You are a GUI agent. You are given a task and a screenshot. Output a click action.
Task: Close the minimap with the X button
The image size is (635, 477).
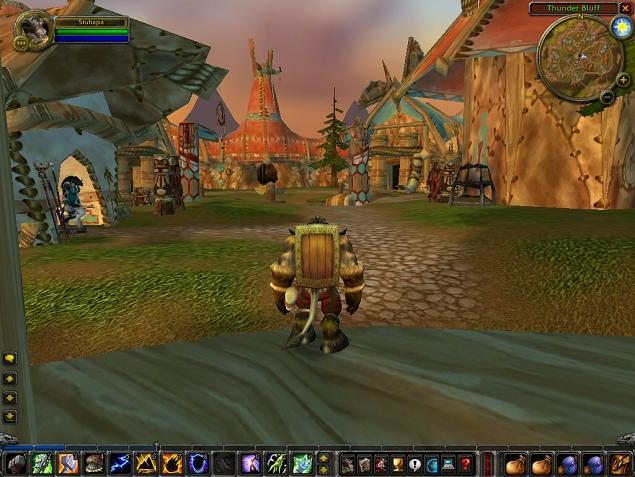coord(625,8)
